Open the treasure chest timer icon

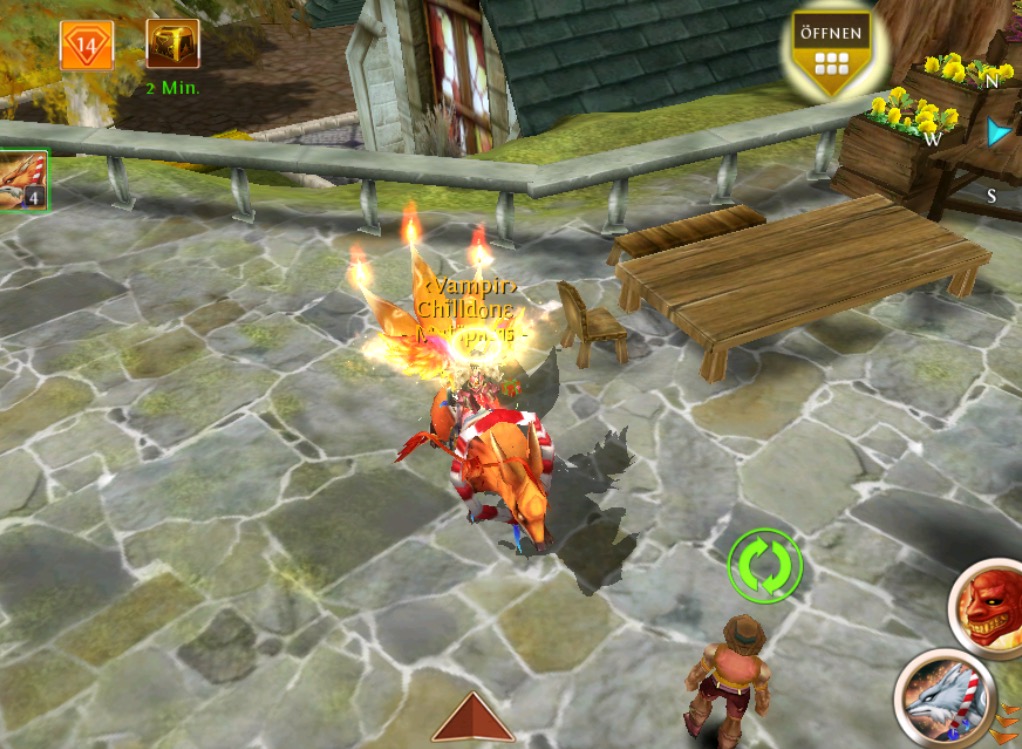172,45
